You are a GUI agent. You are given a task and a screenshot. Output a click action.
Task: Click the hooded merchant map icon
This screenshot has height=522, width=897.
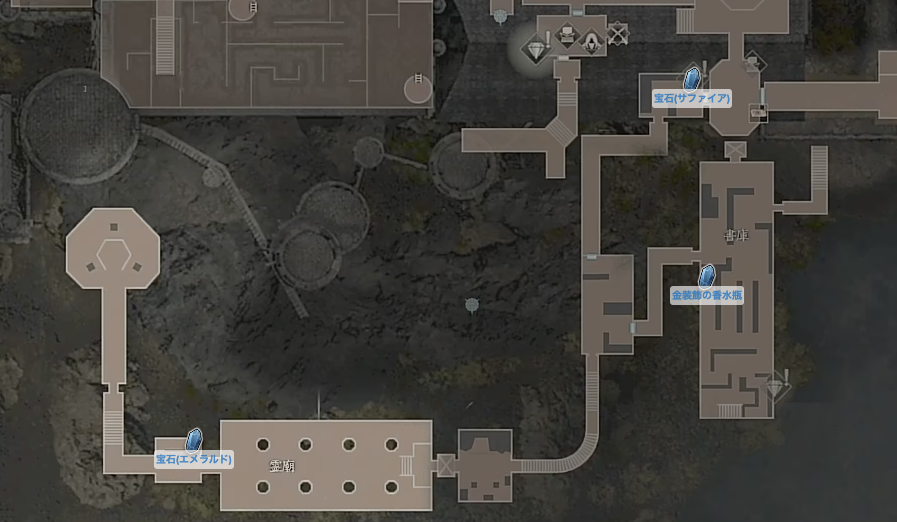click(x=592, y=41)
